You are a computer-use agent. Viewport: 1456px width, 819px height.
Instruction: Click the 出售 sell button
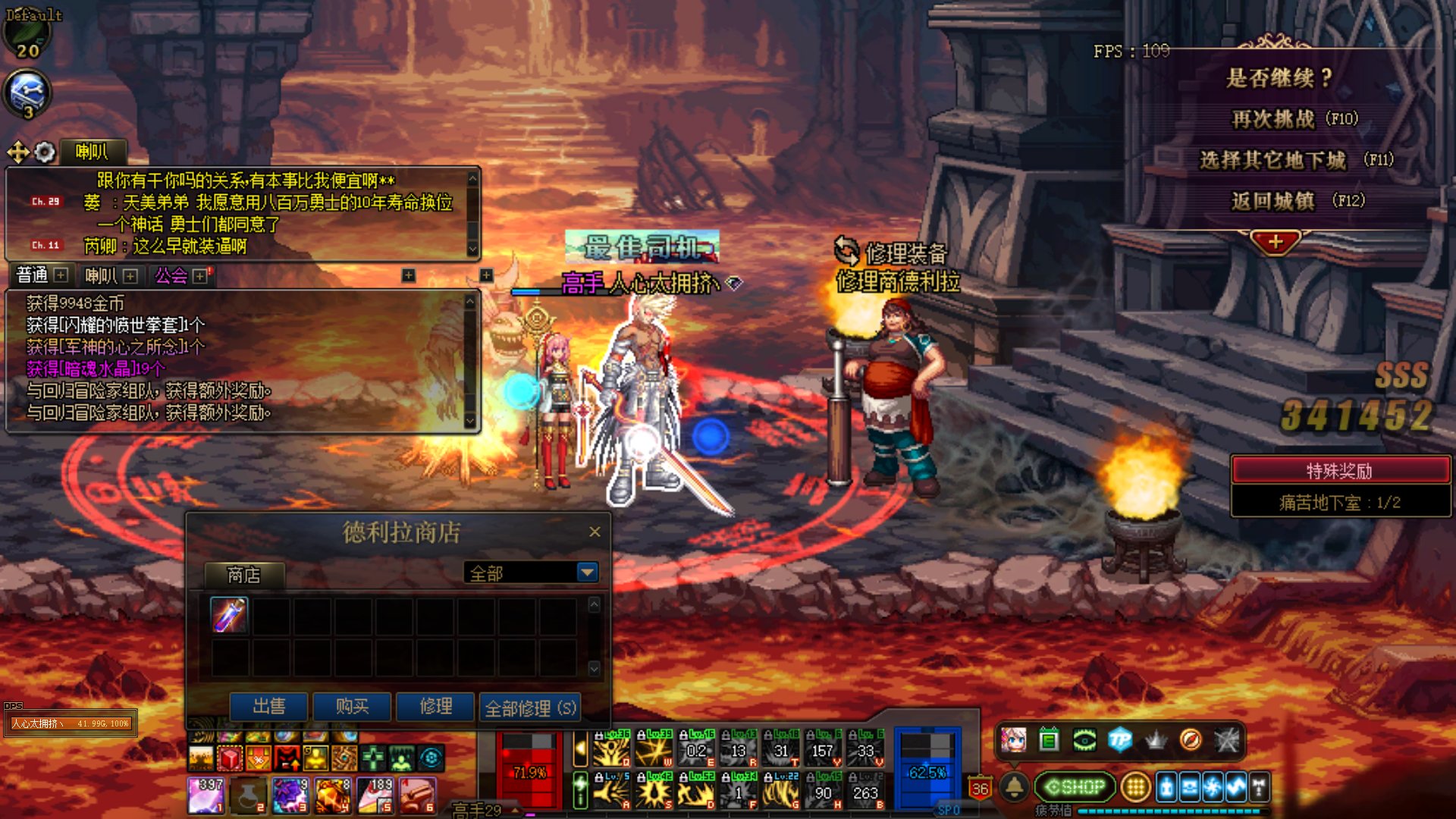(x=269, y=707)
